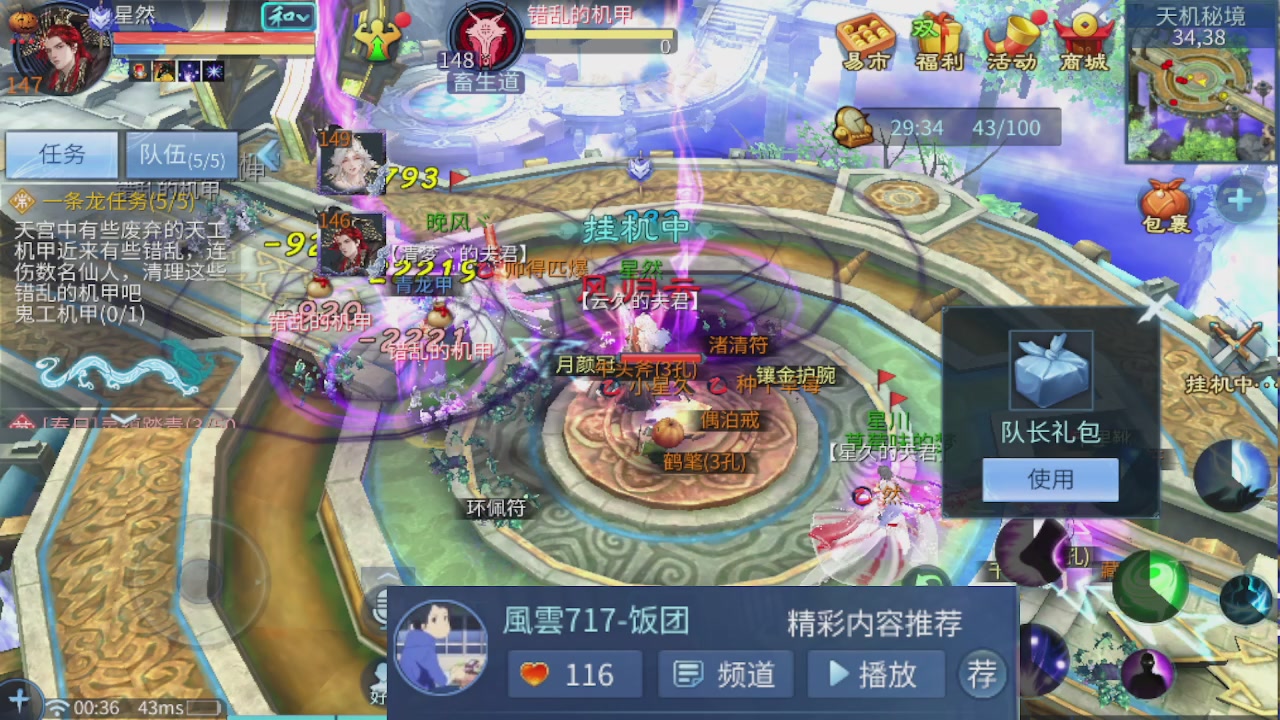The height and width of the screenshot is (720, 1280).
Task: Expand the 天机秘境 minimap with plus button
Action: (1239, 198)
